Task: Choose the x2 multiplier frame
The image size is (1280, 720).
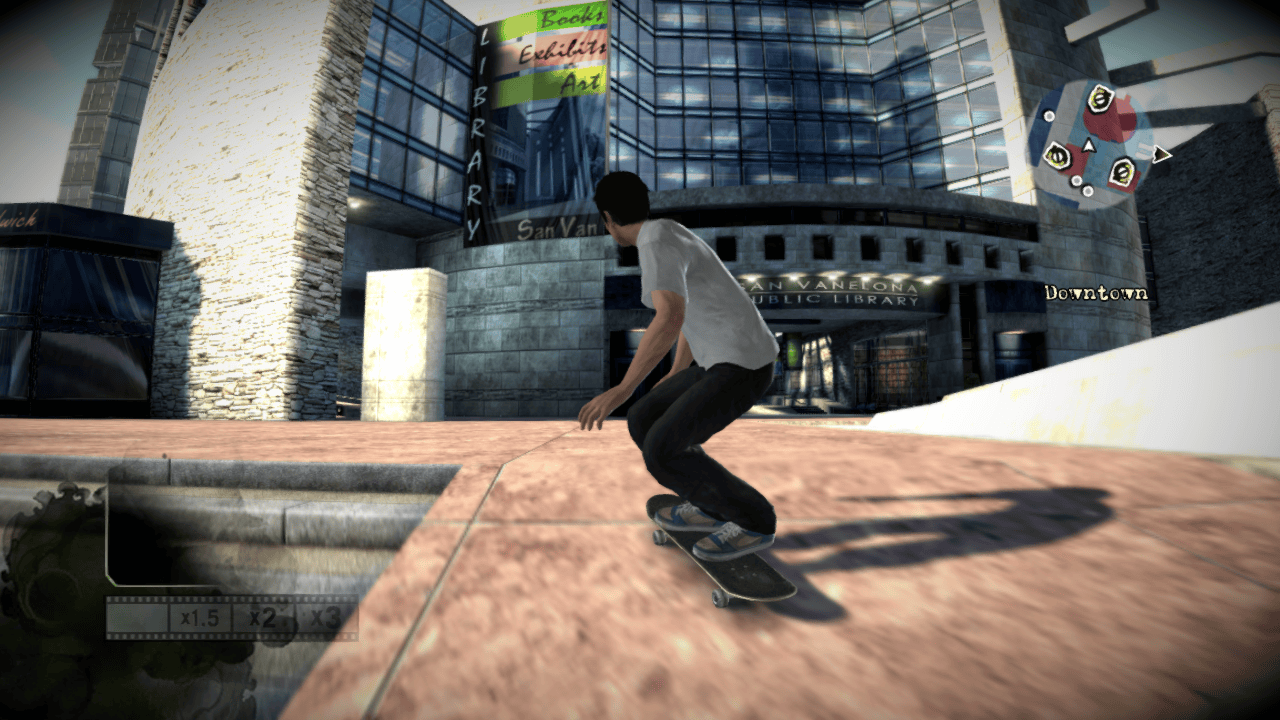Action: (262, 618)
